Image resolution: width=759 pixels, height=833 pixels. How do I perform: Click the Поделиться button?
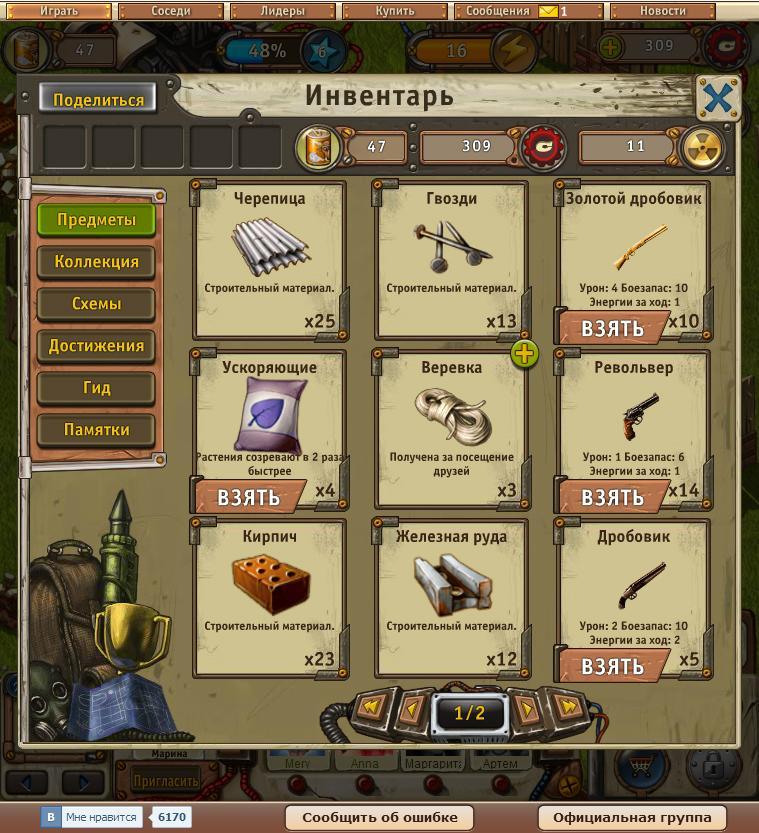pyautogui.click(x=98, y=99)
